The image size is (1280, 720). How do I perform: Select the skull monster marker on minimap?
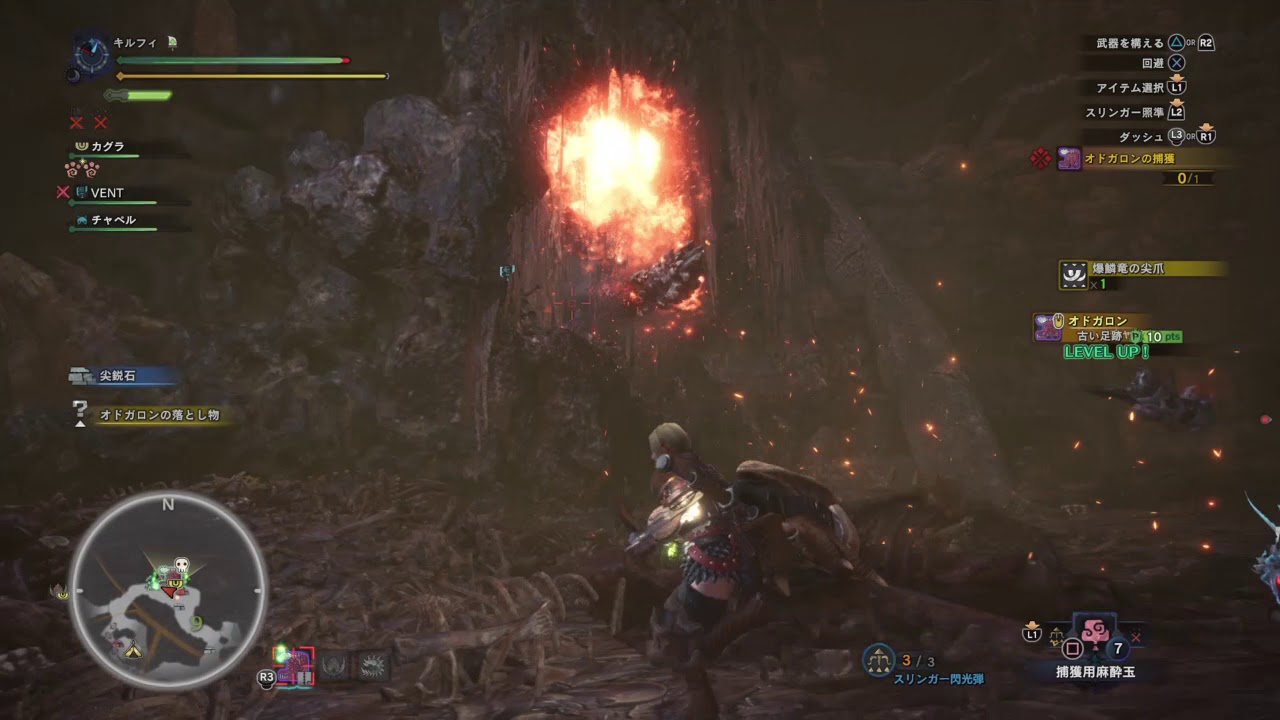click(x=181, y=567)
